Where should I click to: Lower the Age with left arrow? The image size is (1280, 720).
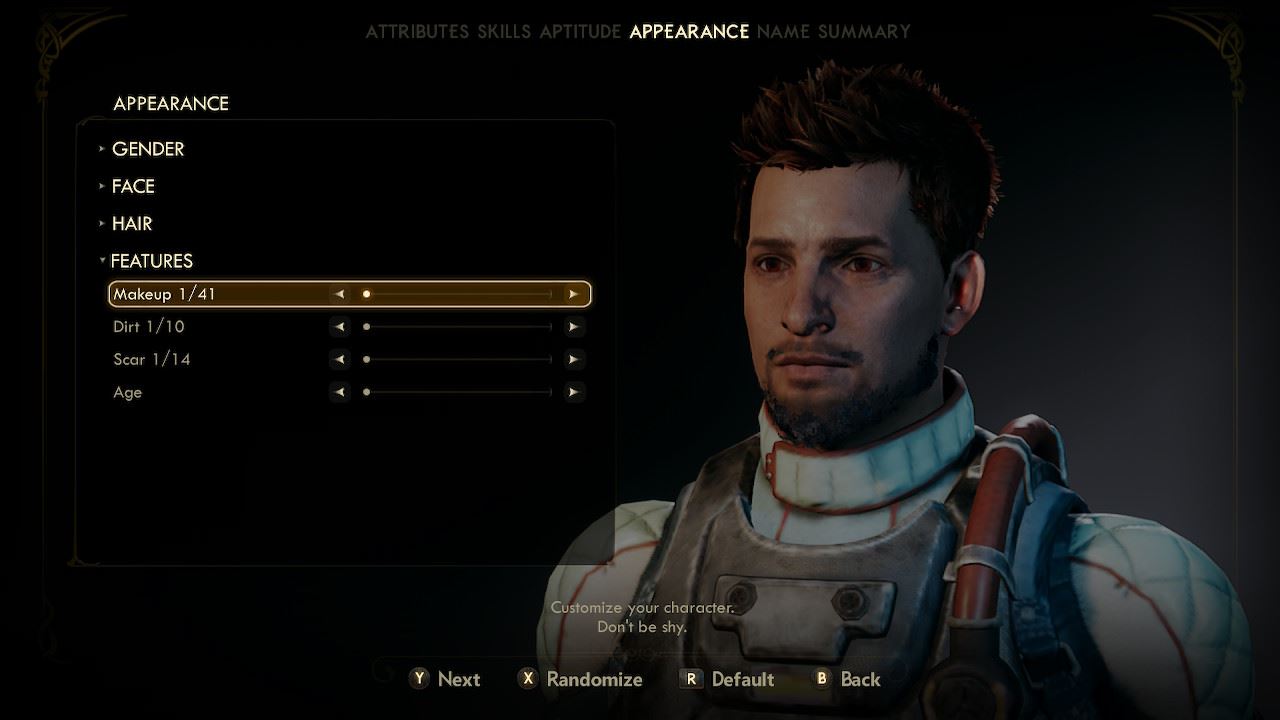pos(340,393)
